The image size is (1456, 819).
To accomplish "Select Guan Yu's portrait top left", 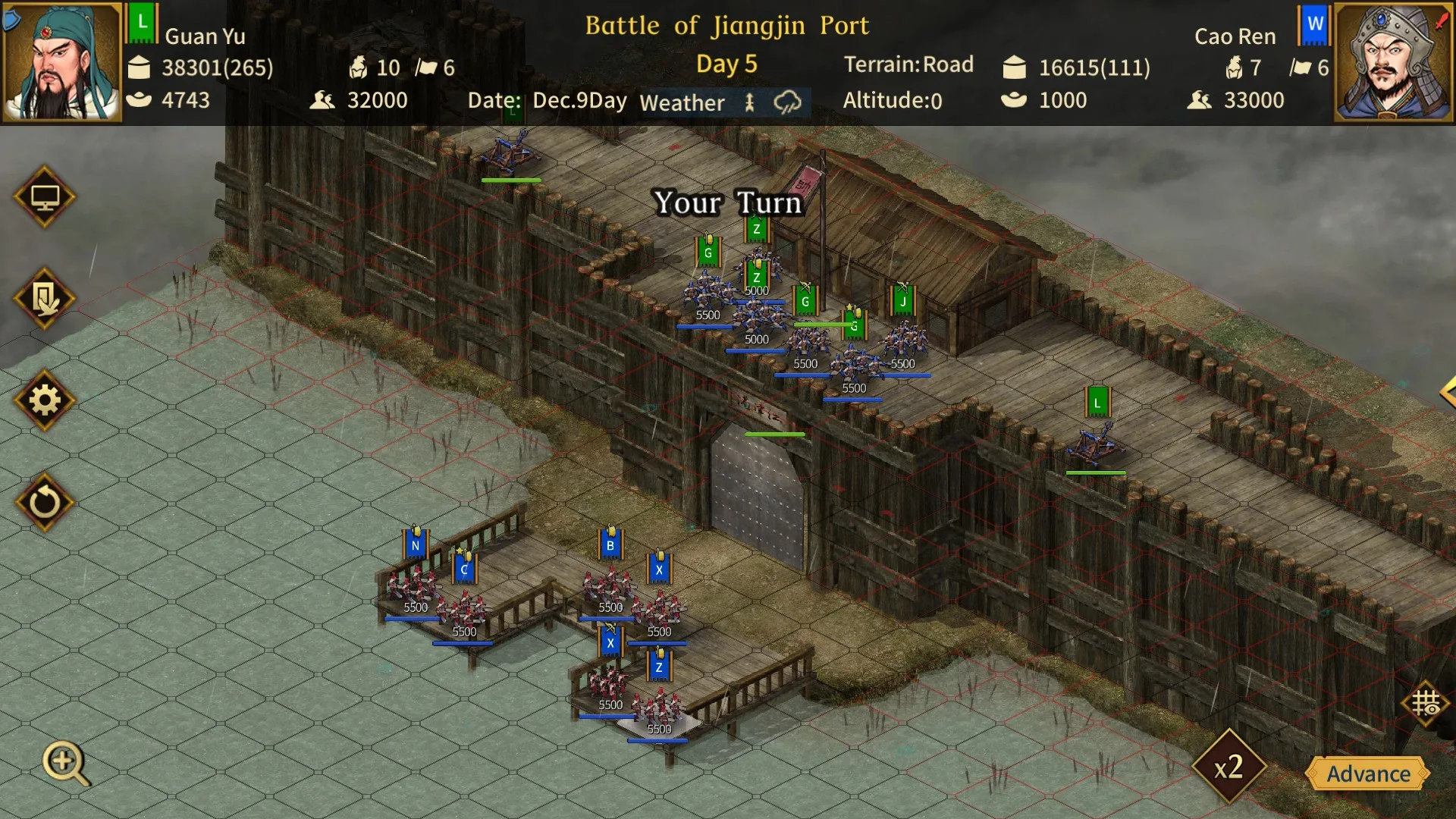I will pyautogui.click(x=59, y=59).
